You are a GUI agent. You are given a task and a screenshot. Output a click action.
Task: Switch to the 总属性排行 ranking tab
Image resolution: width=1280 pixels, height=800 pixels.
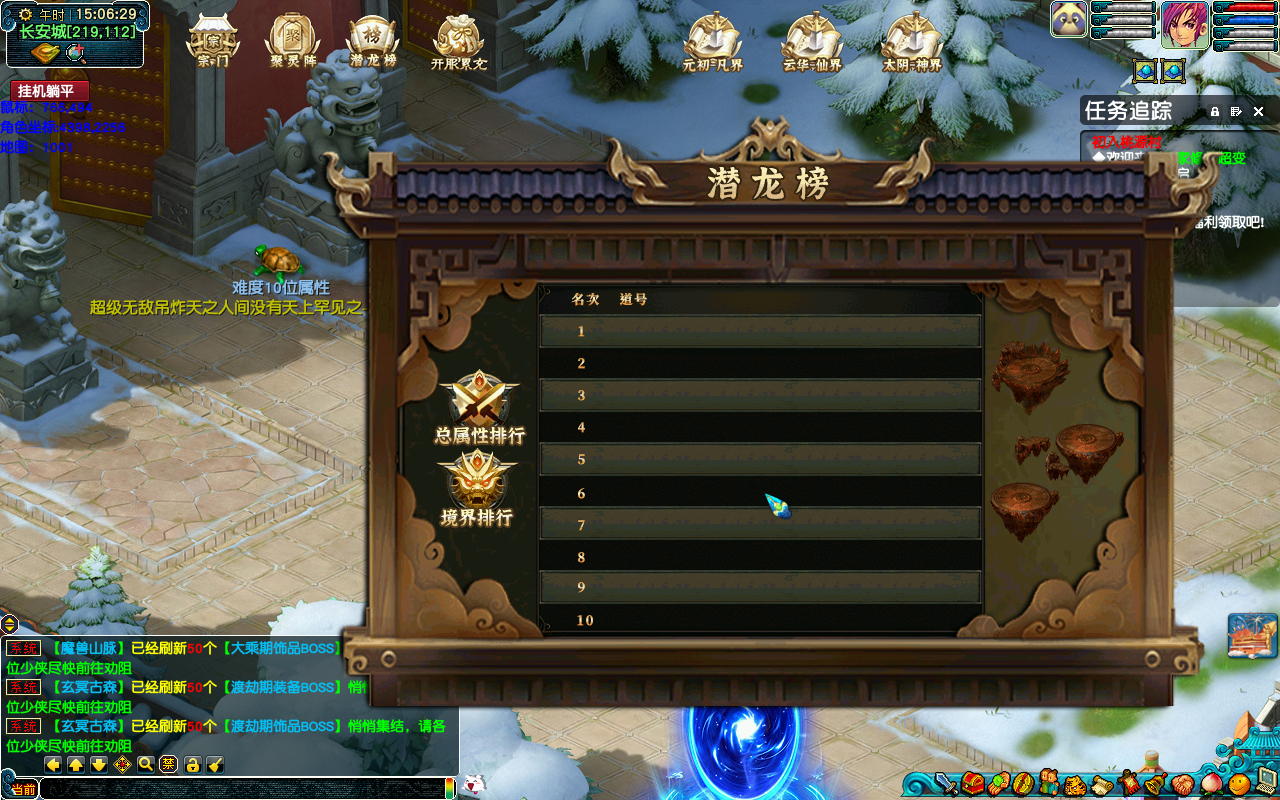point(479,407)
